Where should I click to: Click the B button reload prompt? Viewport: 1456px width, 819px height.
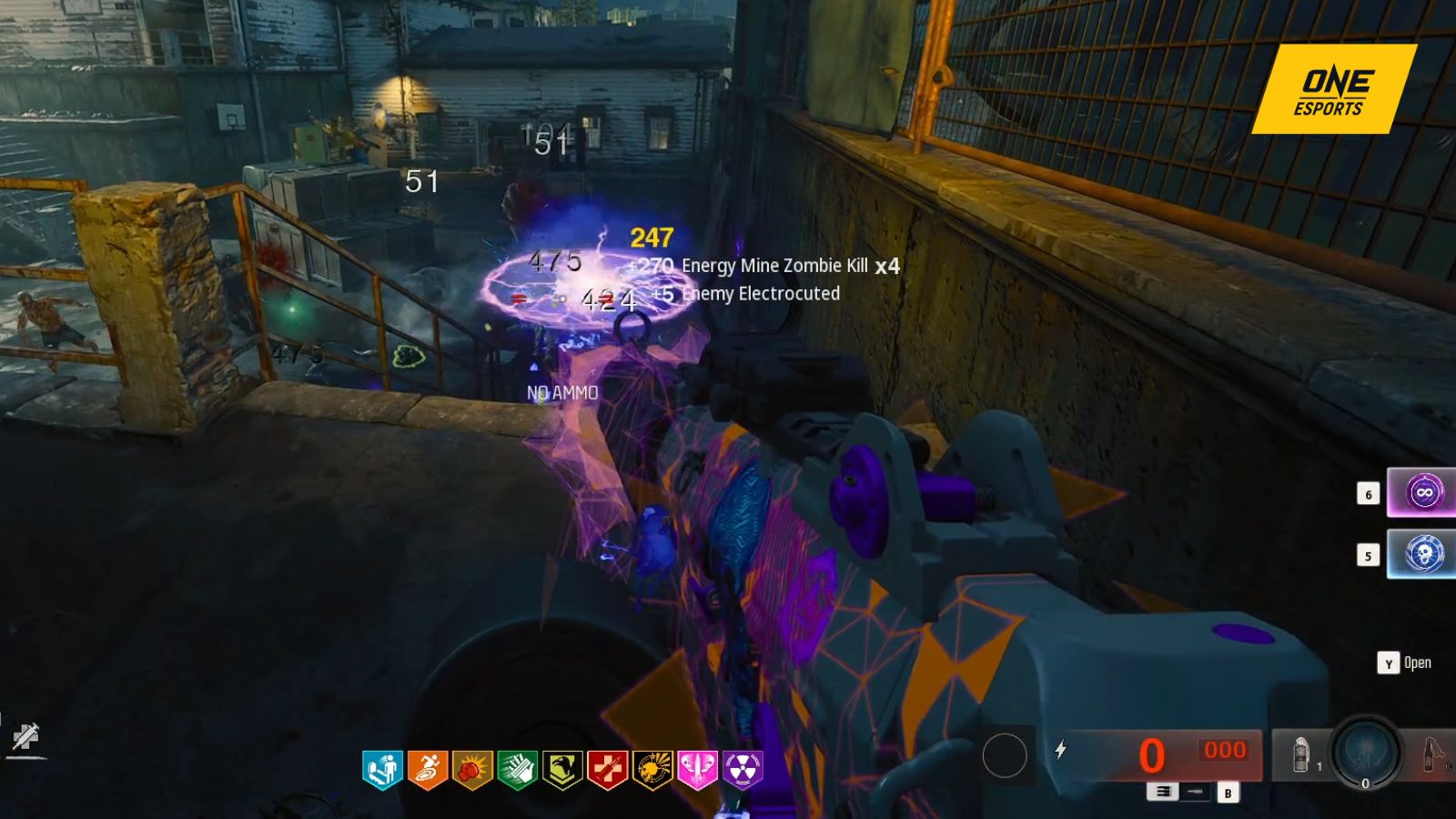pos(1228,794)
